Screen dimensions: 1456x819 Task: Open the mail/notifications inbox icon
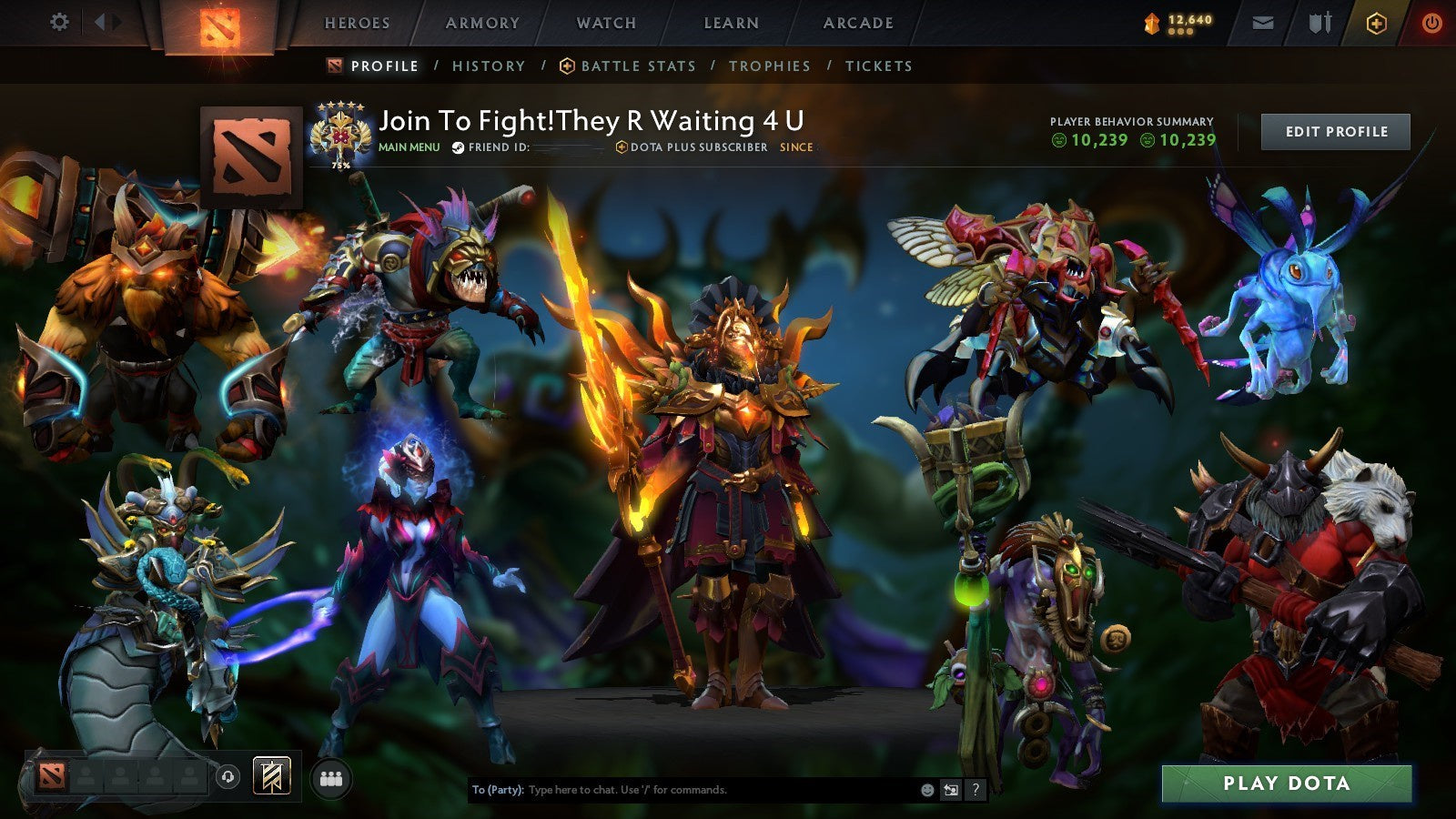[1263, 24]
